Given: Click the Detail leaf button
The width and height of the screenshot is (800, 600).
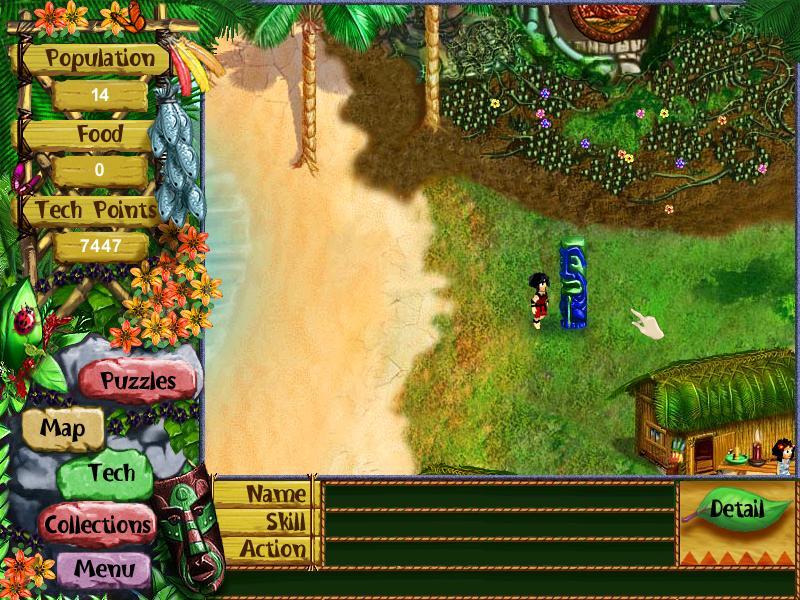Looking at the screenshot, I should click(x=737, y=509).
